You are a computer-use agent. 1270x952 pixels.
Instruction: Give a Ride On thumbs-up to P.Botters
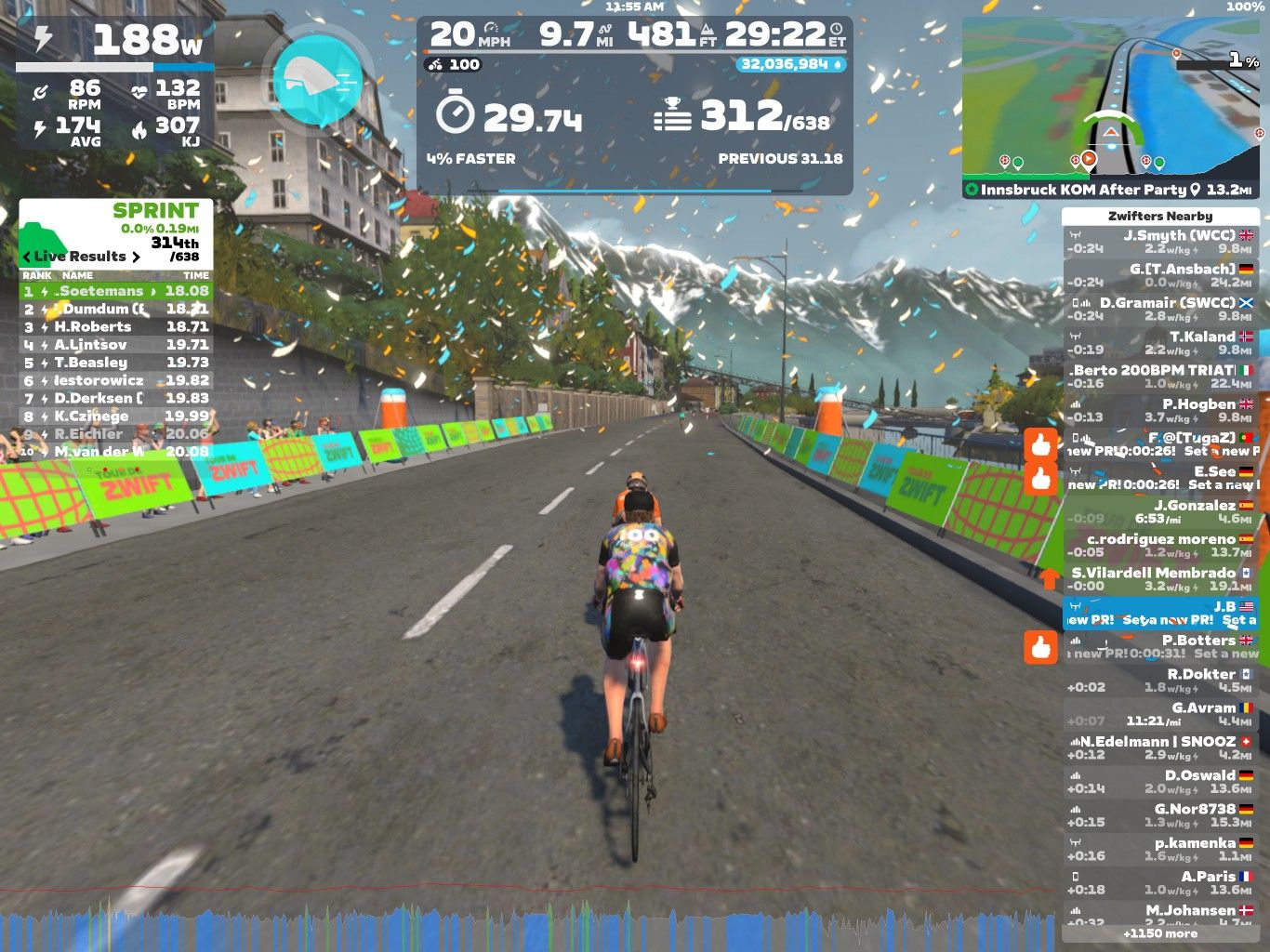[1041, 647]
